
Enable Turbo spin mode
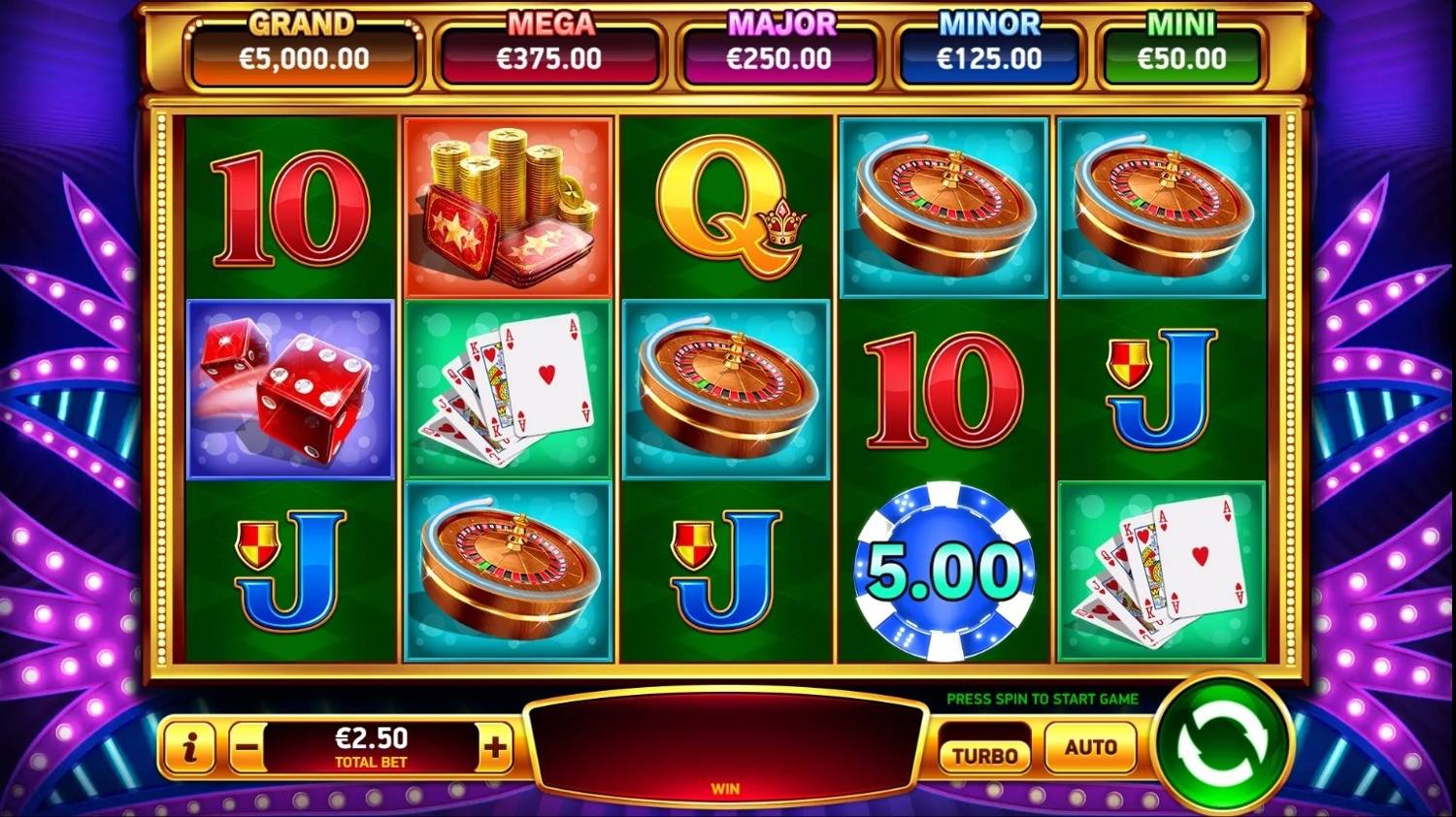[984, 755]
